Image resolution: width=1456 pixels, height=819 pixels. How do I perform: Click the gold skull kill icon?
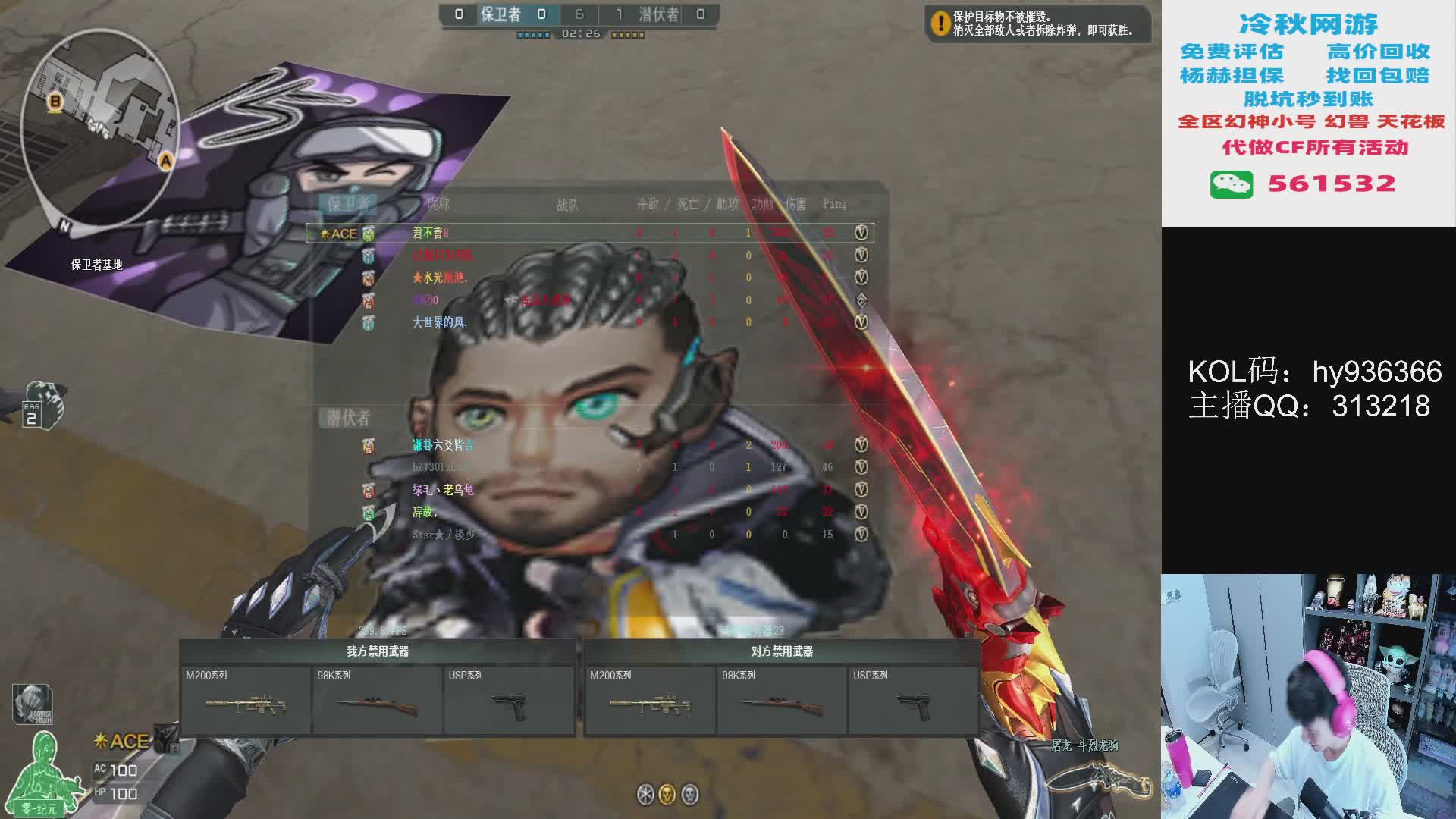pyautogui.click(x=667, y=794)
